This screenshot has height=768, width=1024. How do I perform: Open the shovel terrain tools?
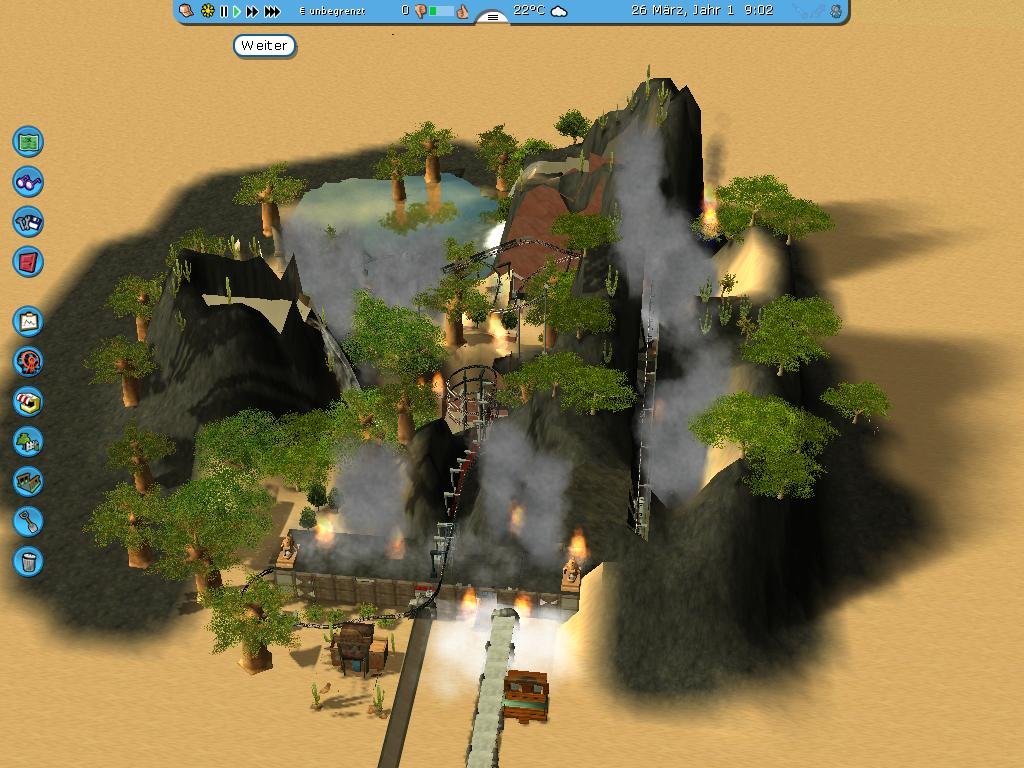click(28, 521)
